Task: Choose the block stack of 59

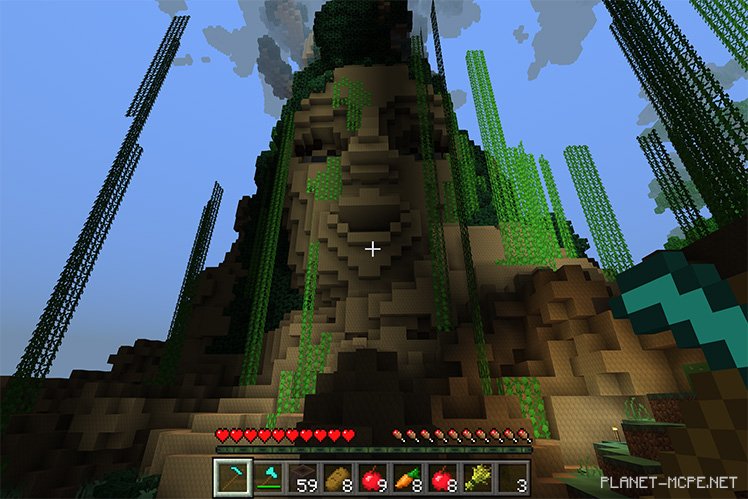Action: pos(303,478)
